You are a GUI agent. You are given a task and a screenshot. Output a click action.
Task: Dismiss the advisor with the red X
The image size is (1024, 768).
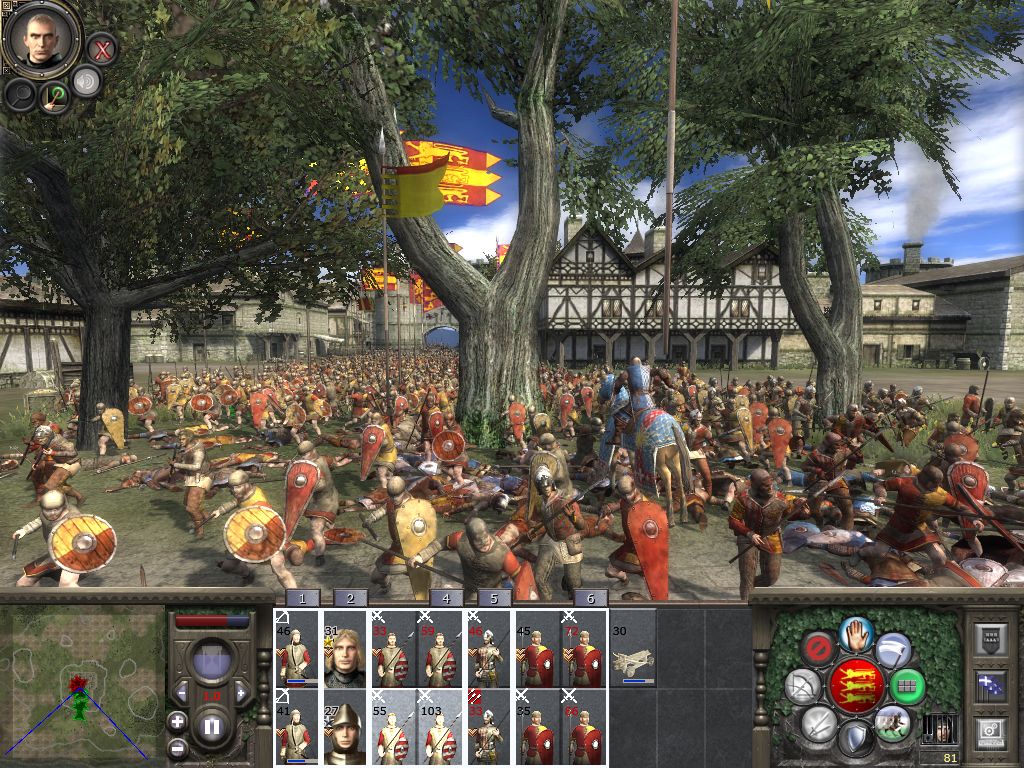[101, 48]
